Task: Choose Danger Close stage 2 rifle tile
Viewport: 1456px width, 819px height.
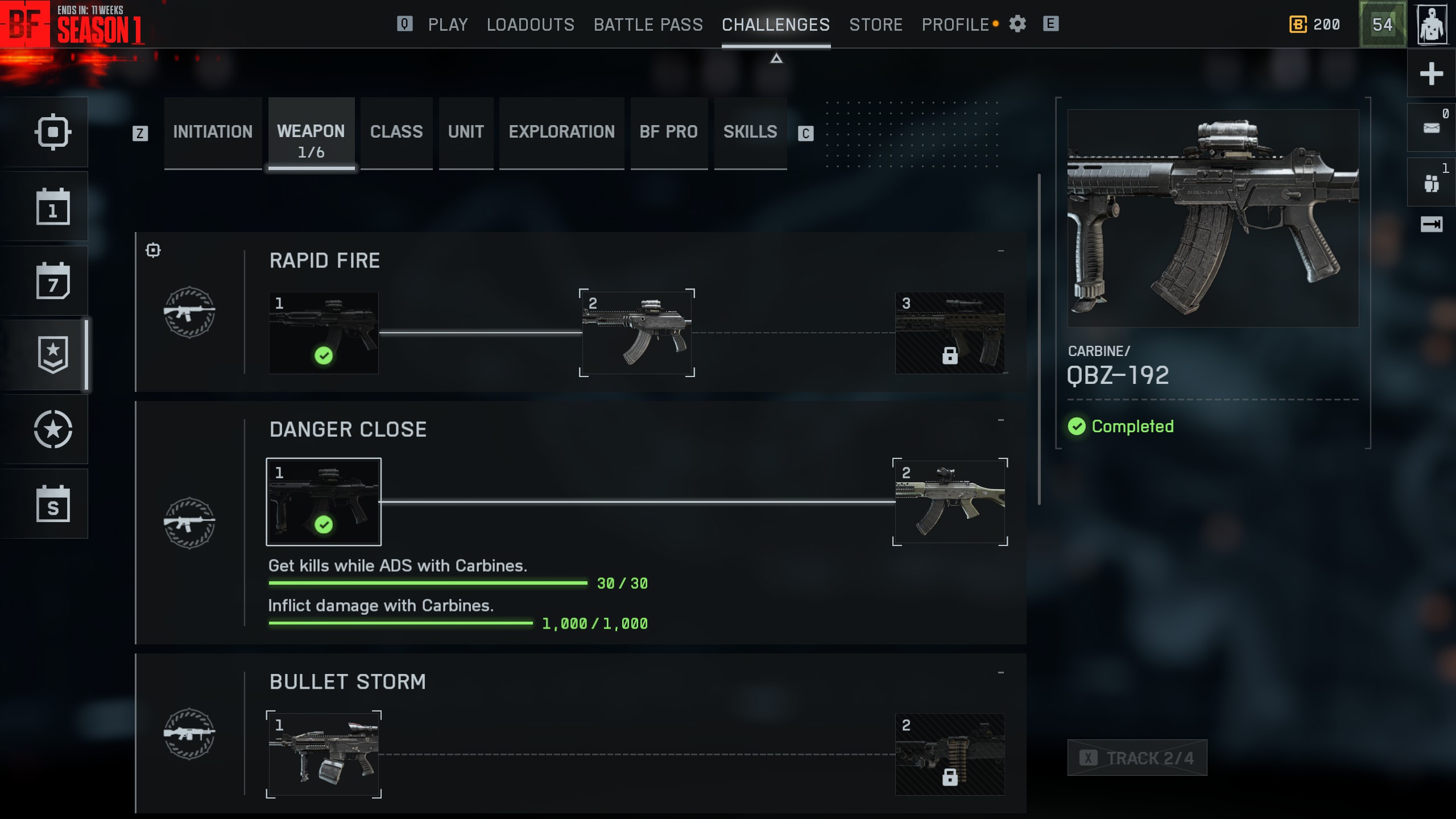Action: tap(949, 502)
